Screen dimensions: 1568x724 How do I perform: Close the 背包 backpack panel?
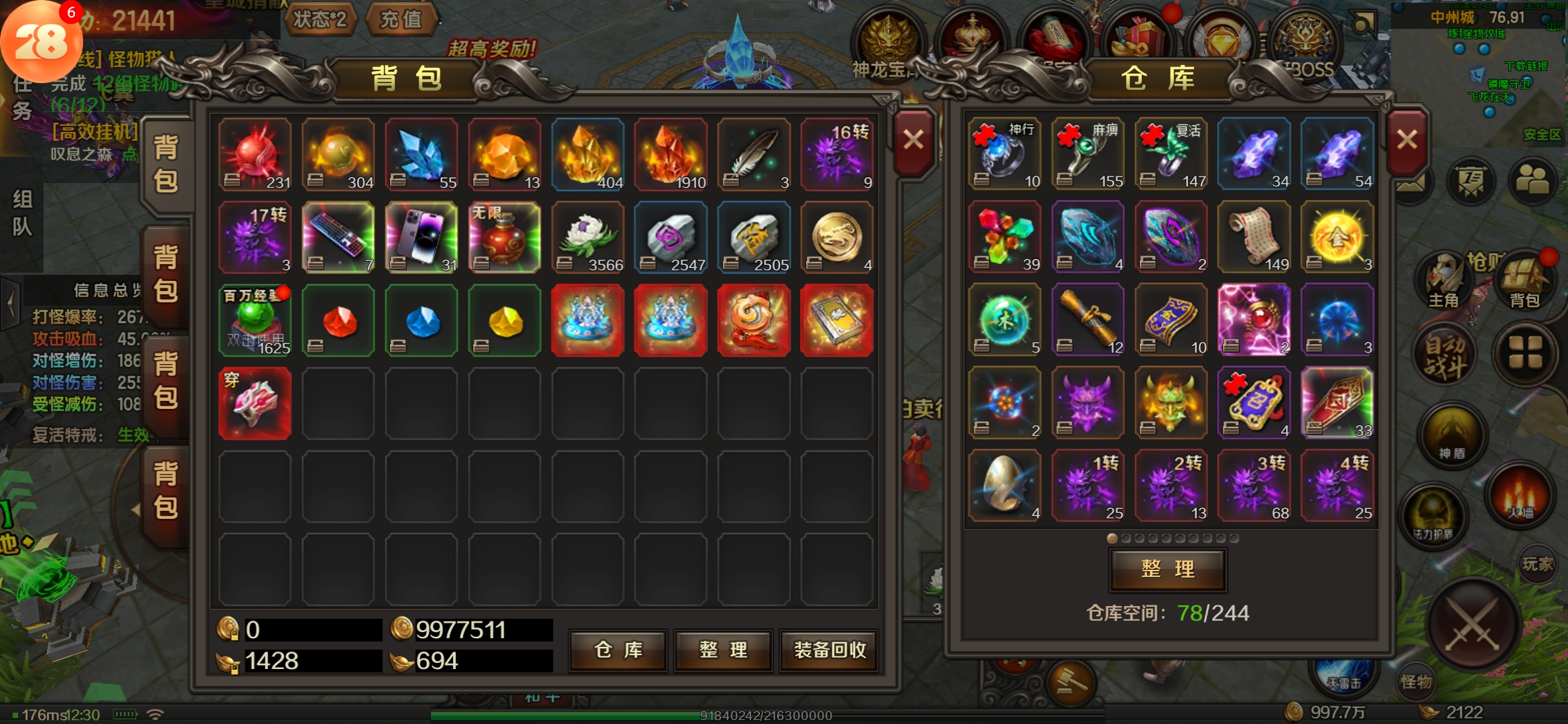click(x=913, y=141)
